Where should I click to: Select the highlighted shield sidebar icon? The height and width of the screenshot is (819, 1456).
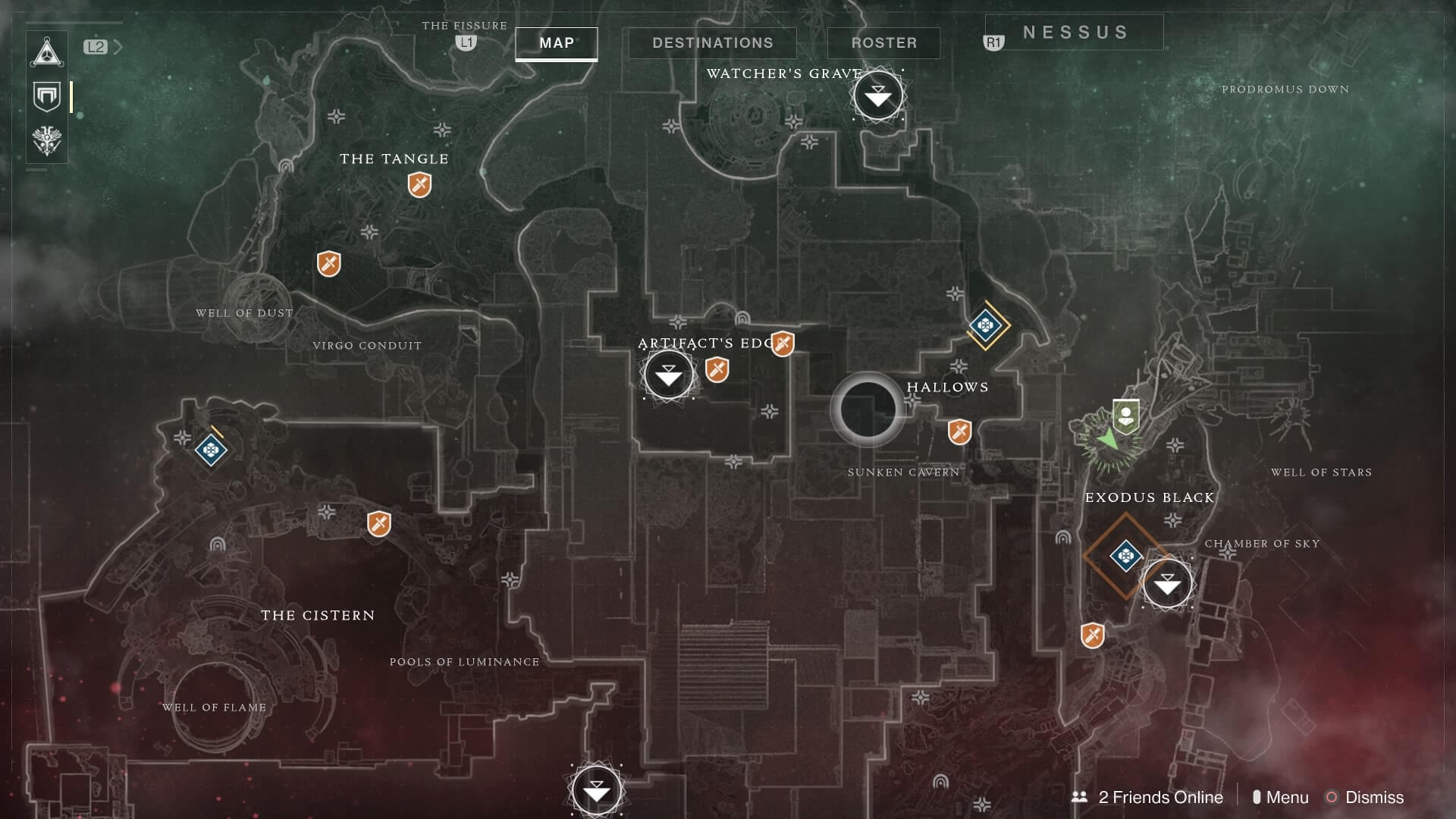[47, 97]
